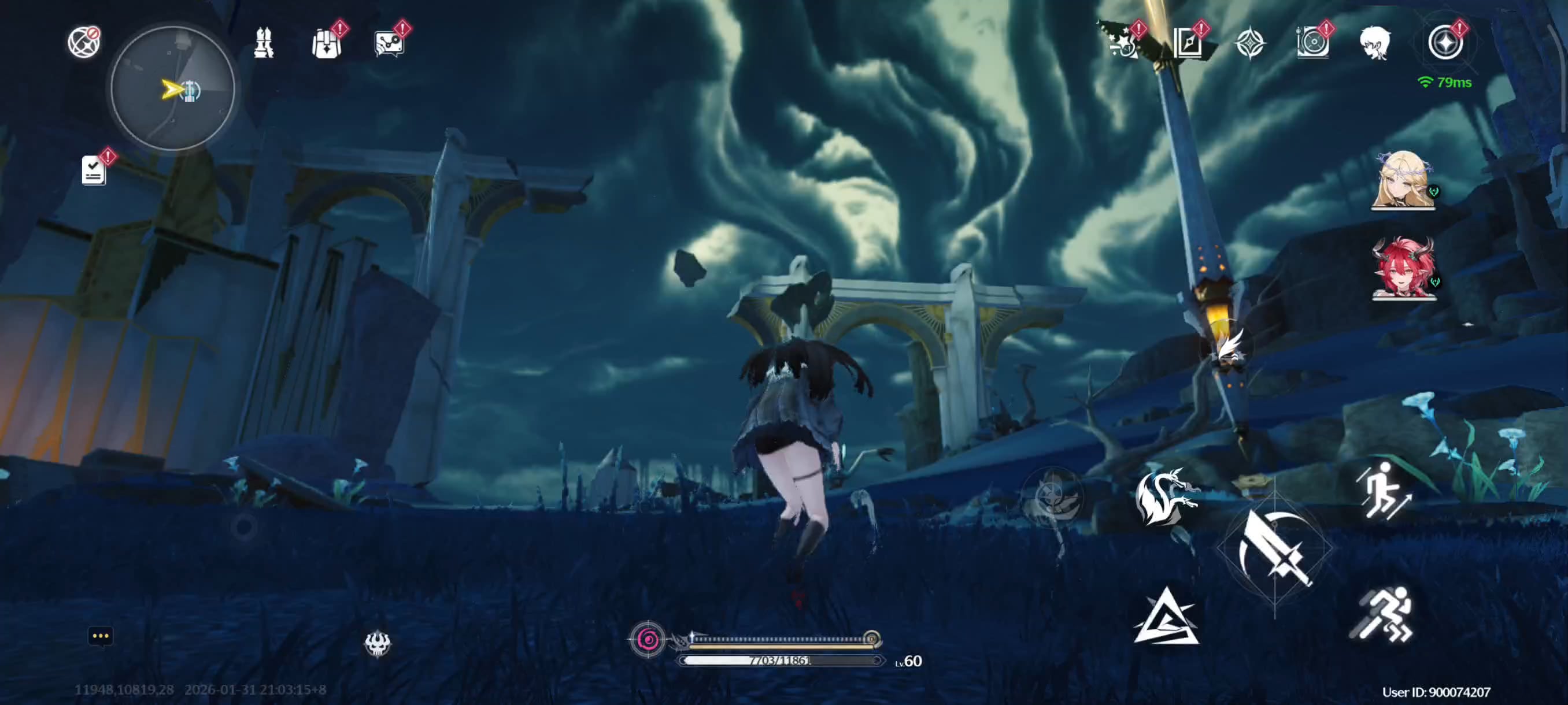Open the character head profile icon
The image size is (1568, 705).
point(1374,43)
